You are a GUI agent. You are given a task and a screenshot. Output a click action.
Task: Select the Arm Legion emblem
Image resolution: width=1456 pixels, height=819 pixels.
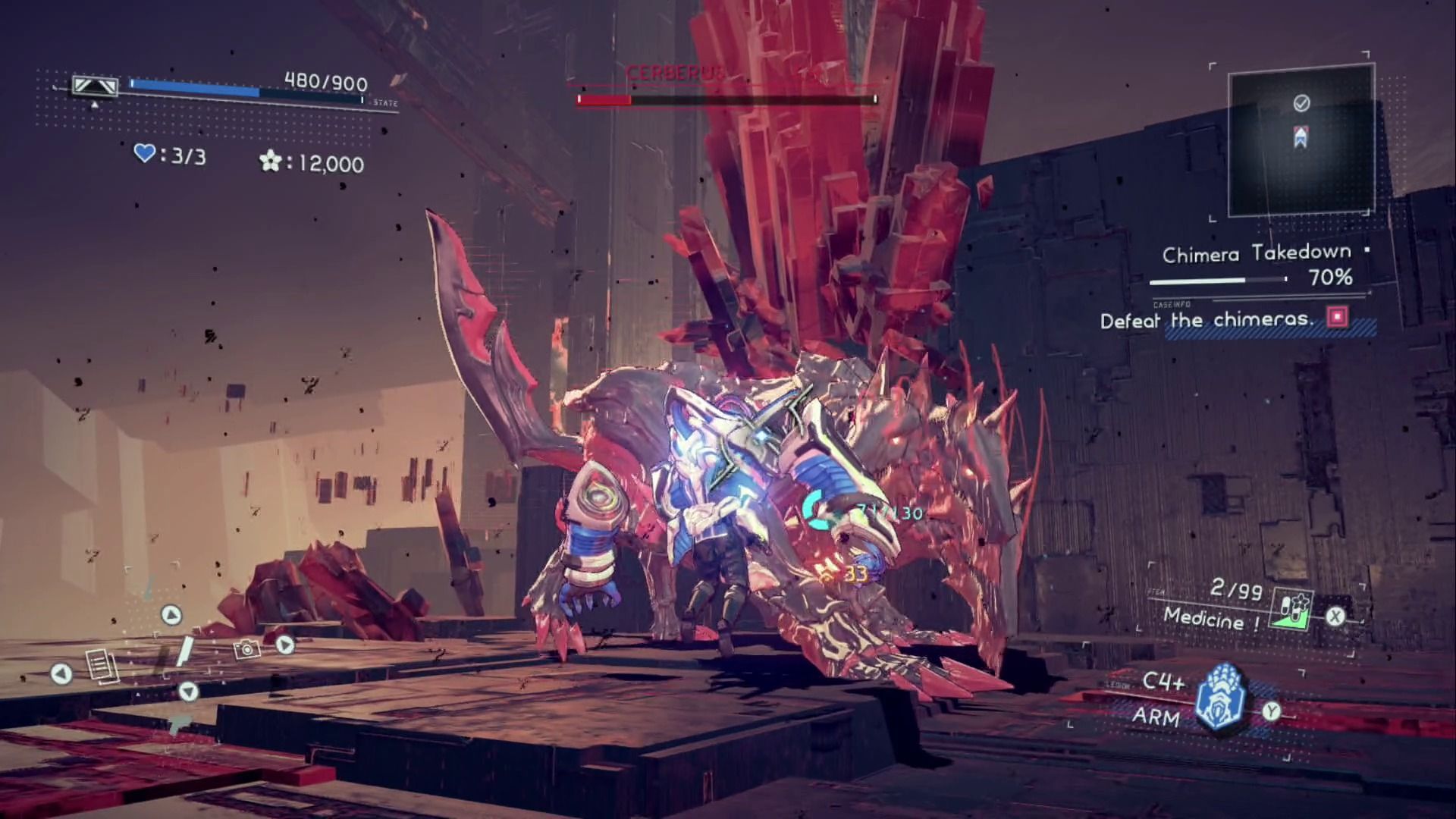click(x=1221, y=698)
